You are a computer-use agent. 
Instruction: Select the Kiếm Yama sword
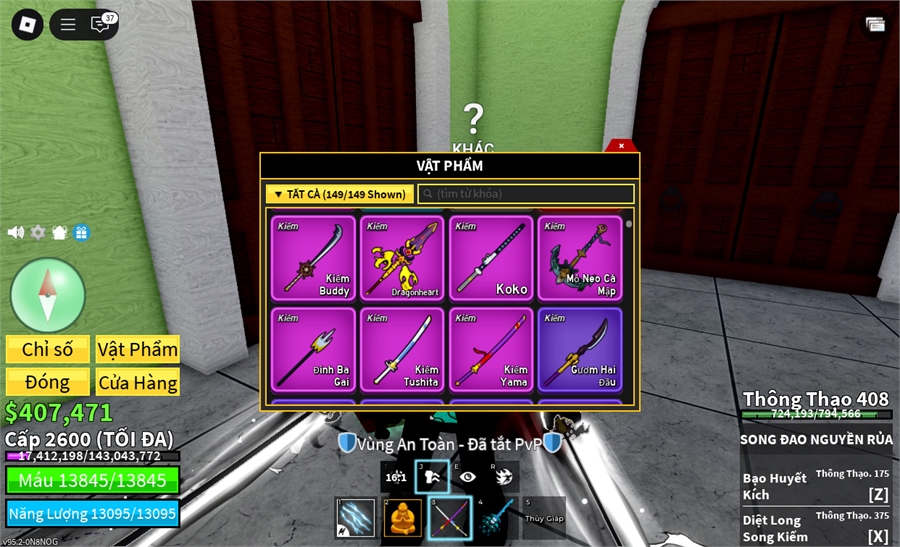(x=491, y=349)
